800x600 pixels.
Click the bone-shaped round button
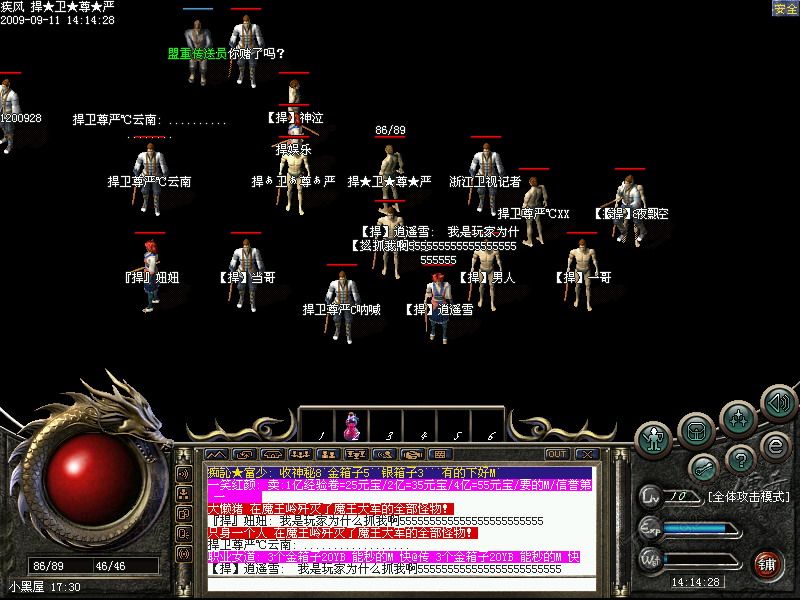coord(705,467)
